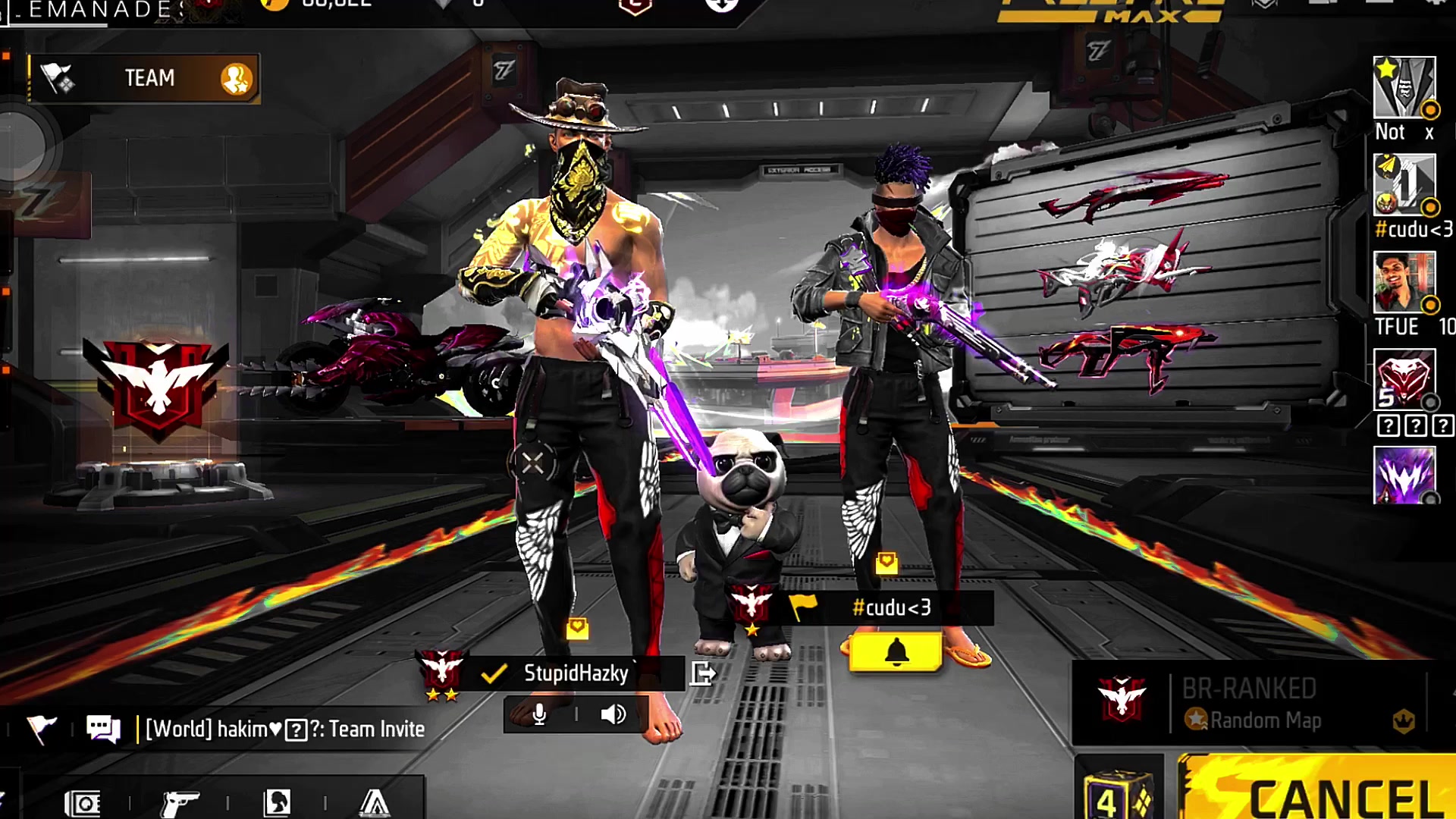The width and height of the screenshot is (1456, 819).
Task: Toggle the speaker sound icon
Action: pos(613,714)
